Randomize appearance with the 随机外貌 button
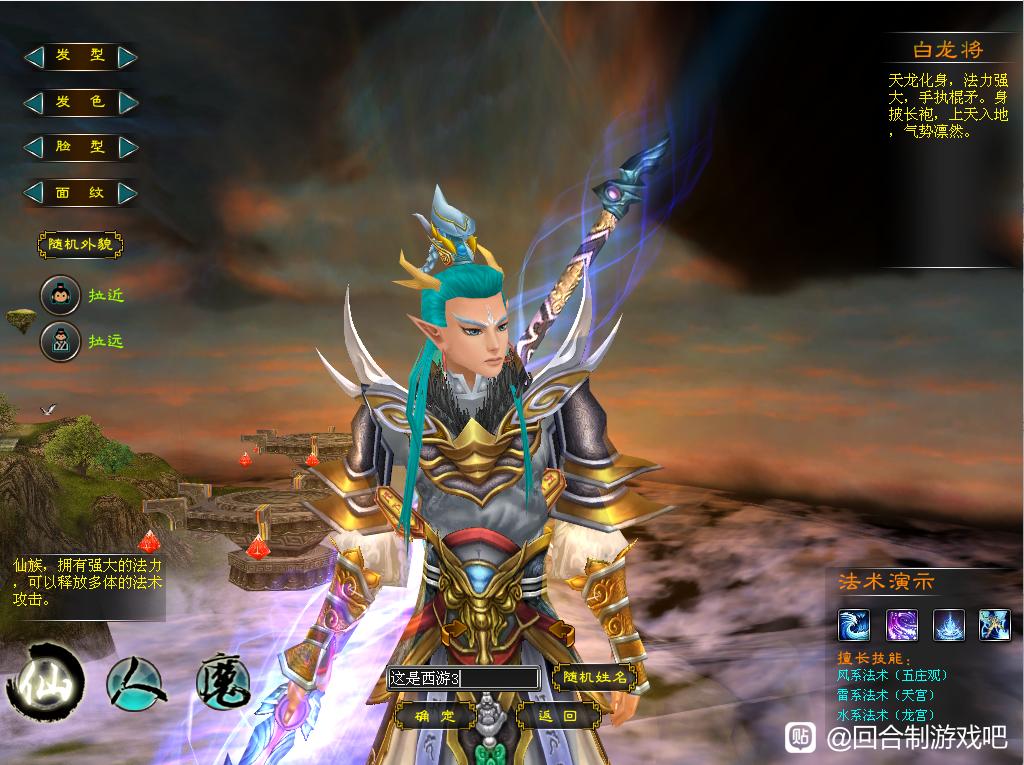The height and width of the screenshot is (765, 1024). pos(80,244)
